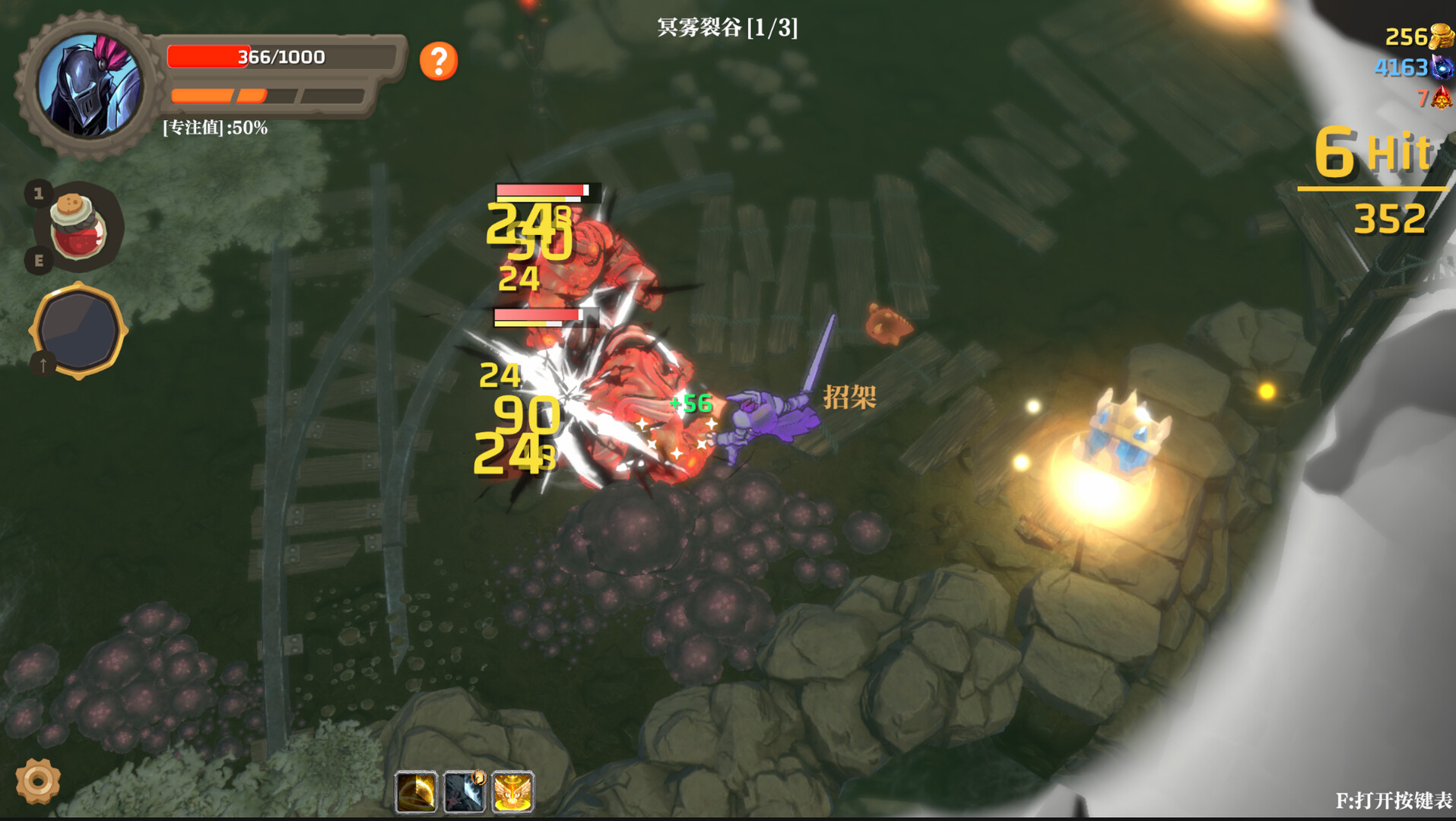
Task: Use the golden wings ultimate skill
Action: tap(514, 793)
